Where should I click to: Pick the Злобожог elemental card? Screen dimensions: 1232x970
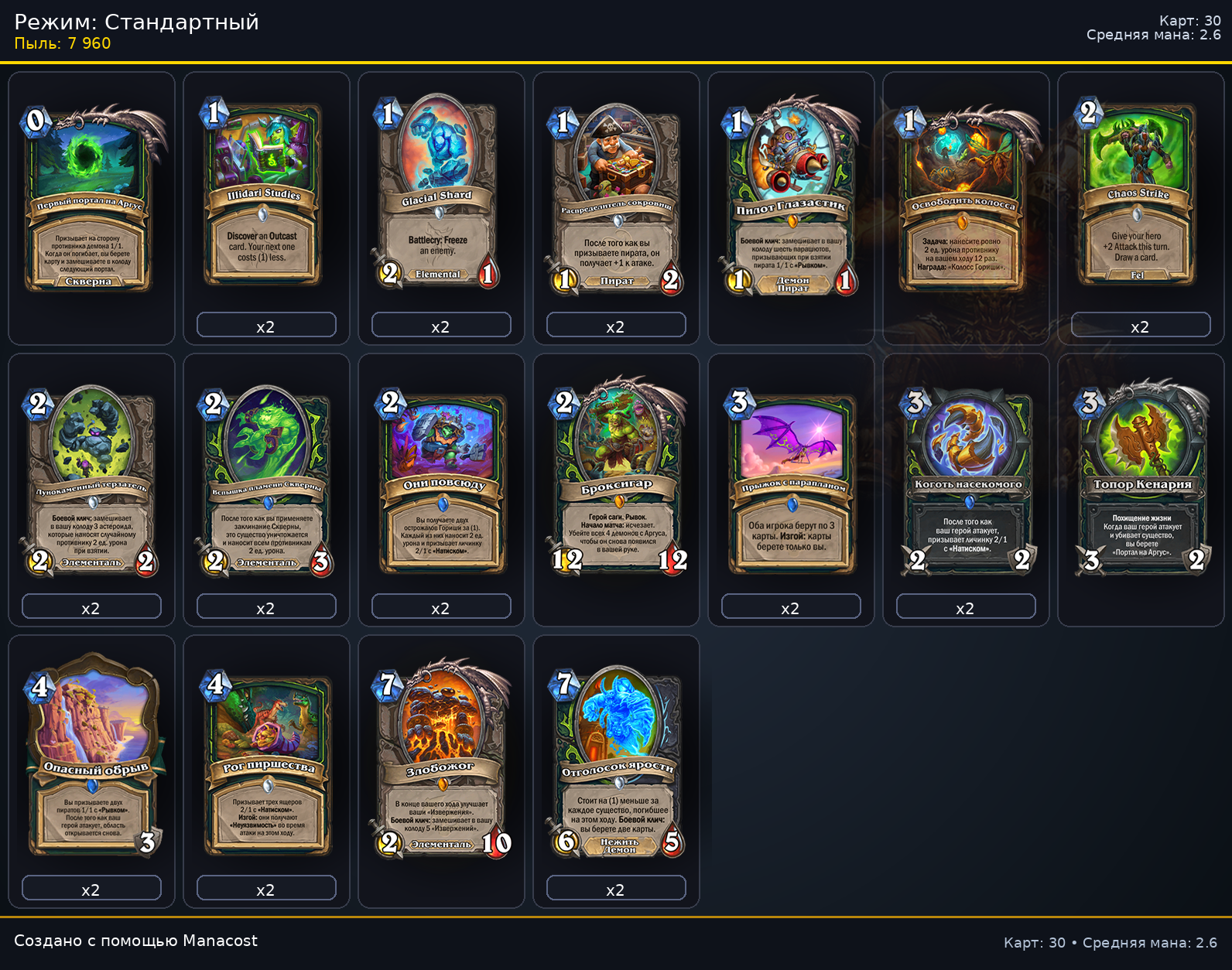(440, 763)
